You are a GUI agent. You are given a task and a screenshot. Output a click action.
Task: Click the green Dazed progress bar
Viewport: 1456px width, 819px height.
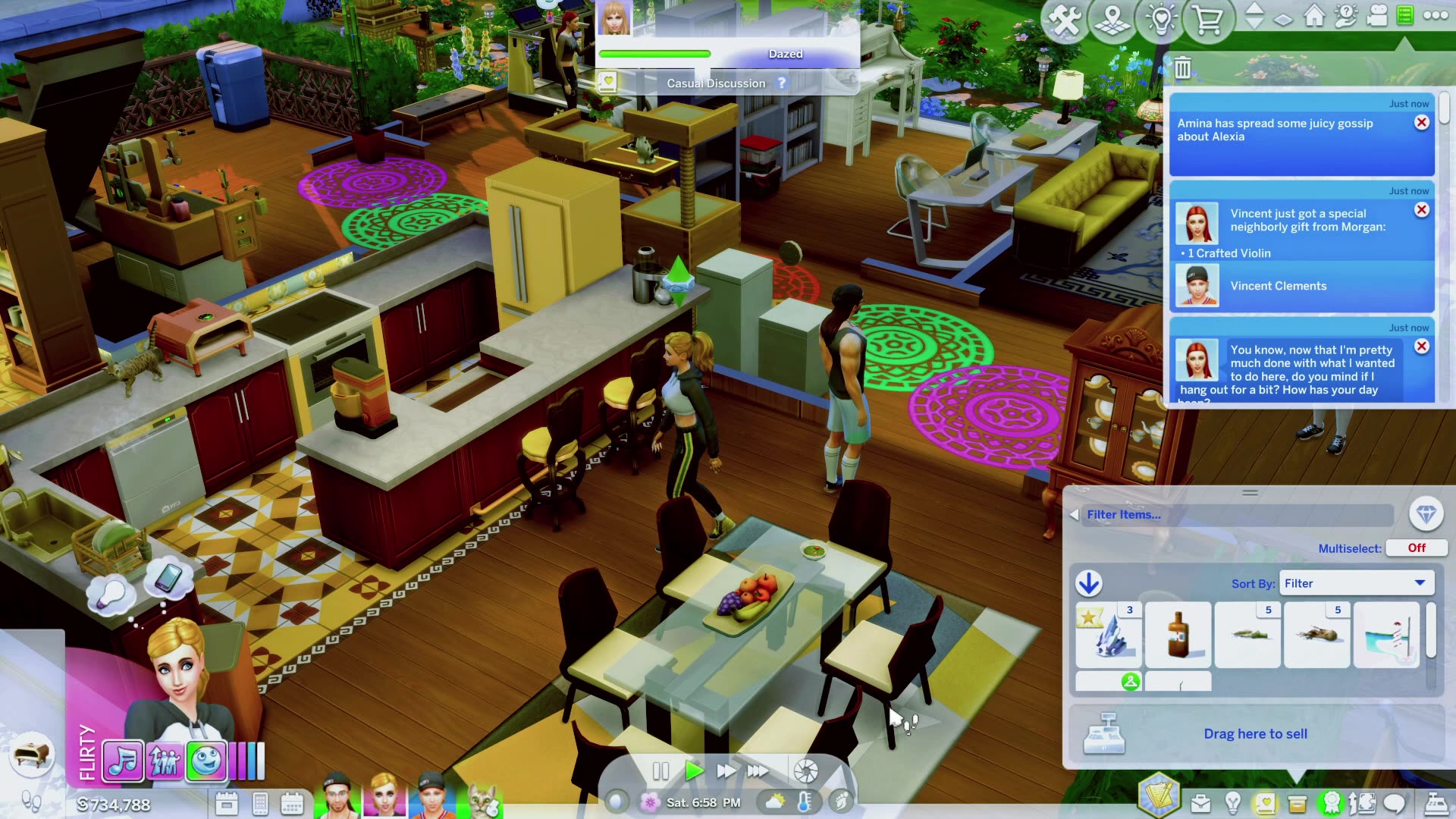[654, 54]
